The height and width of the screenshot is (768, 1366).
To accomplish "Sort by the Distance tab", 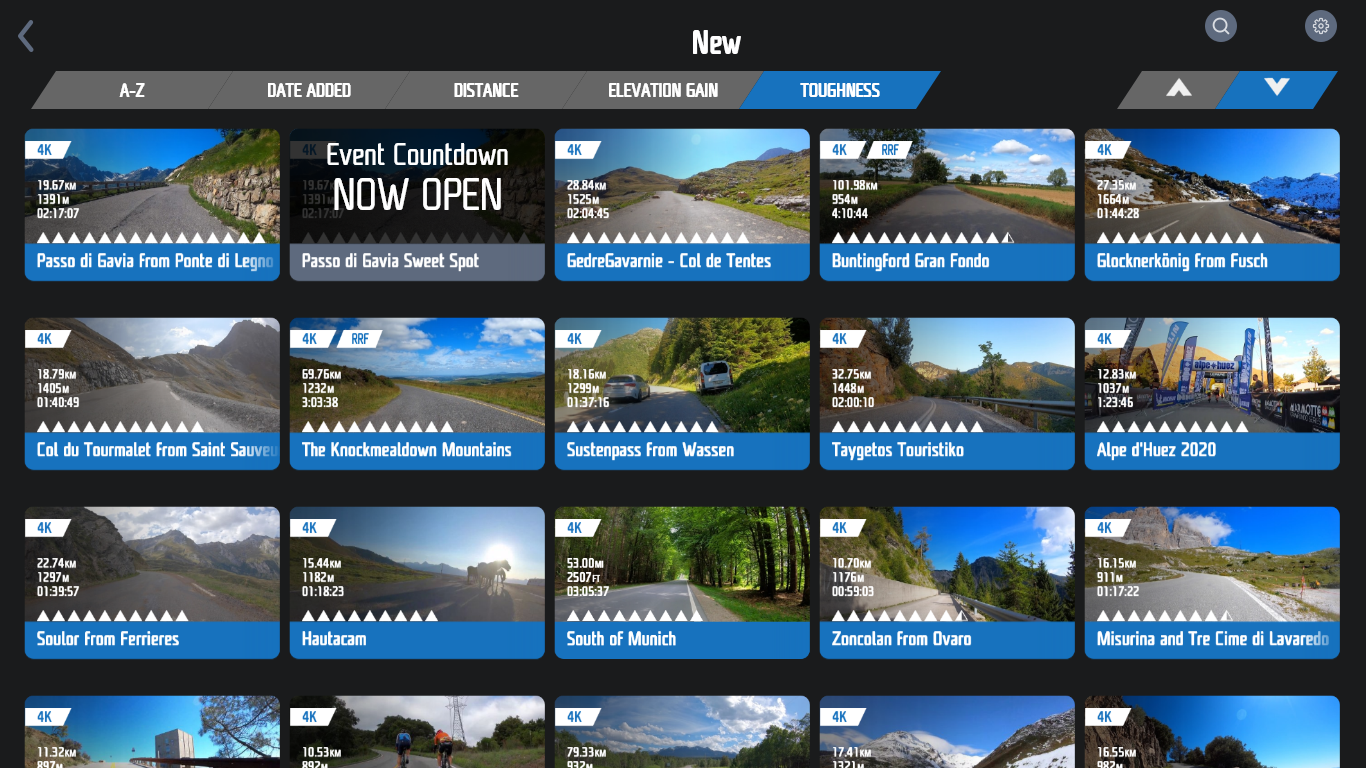I will [486, 90].
